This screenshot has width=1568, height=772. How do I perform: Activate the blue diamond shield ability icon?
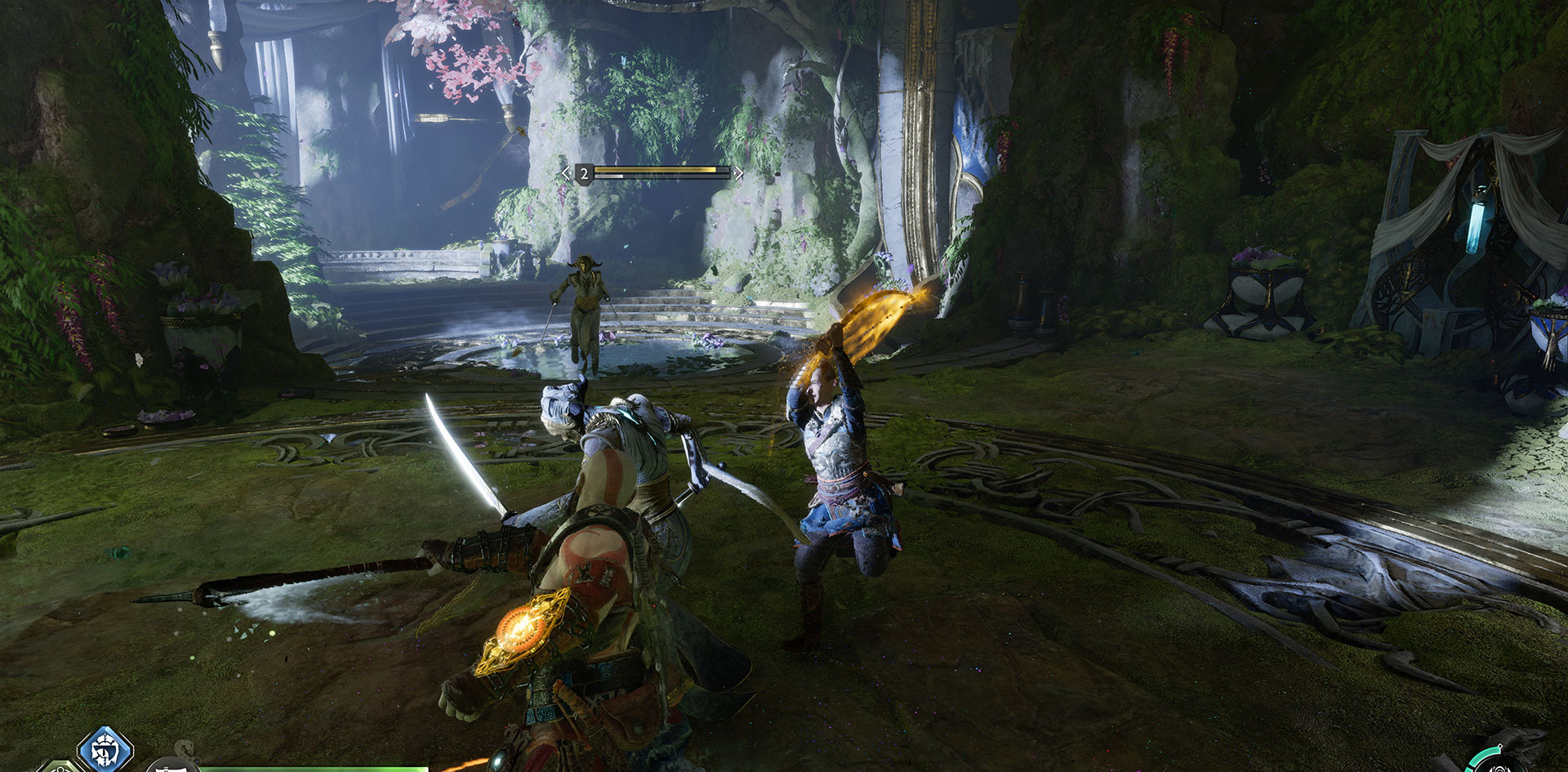105,749
